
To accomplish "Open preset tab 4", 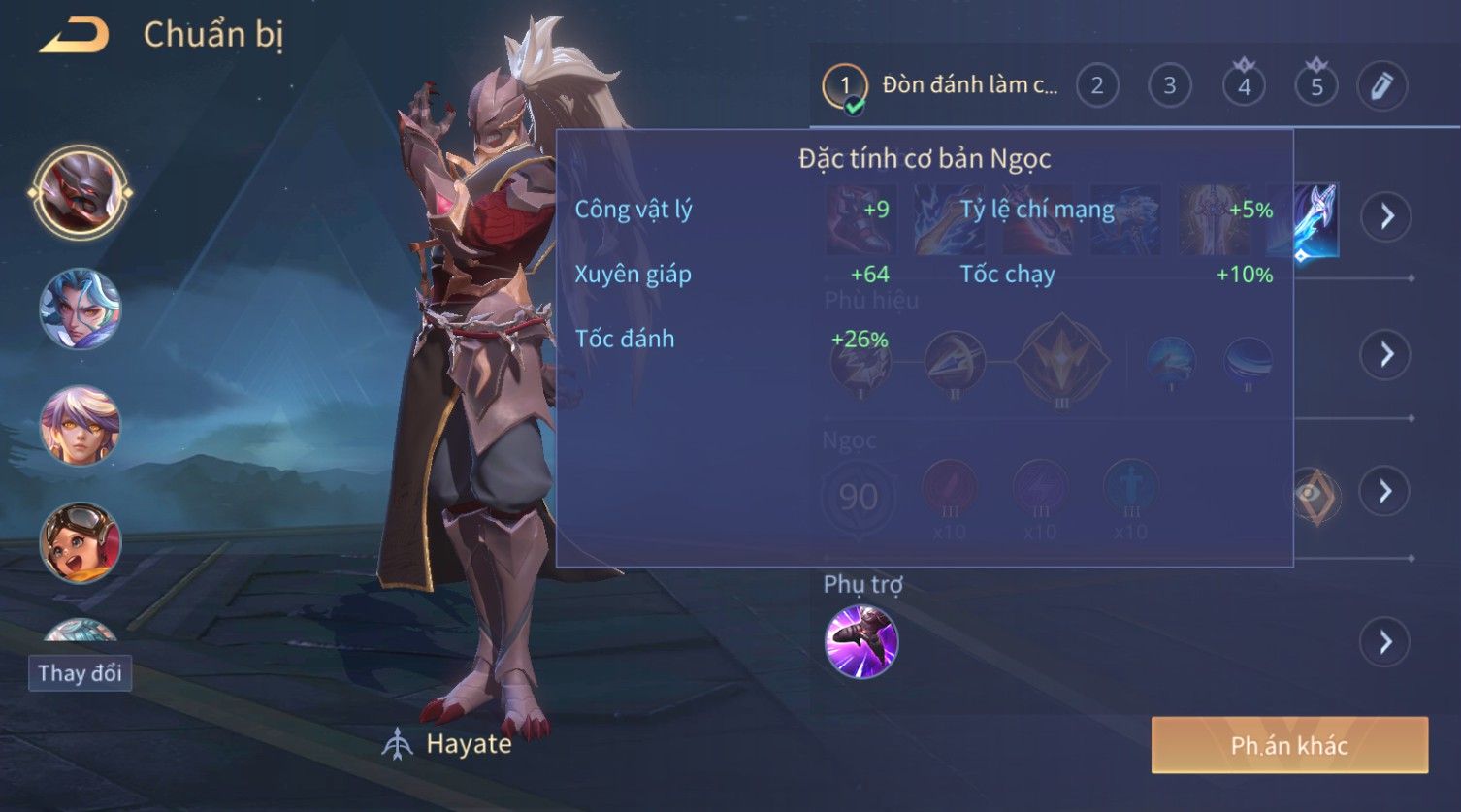I will (x=1244, y=86).
